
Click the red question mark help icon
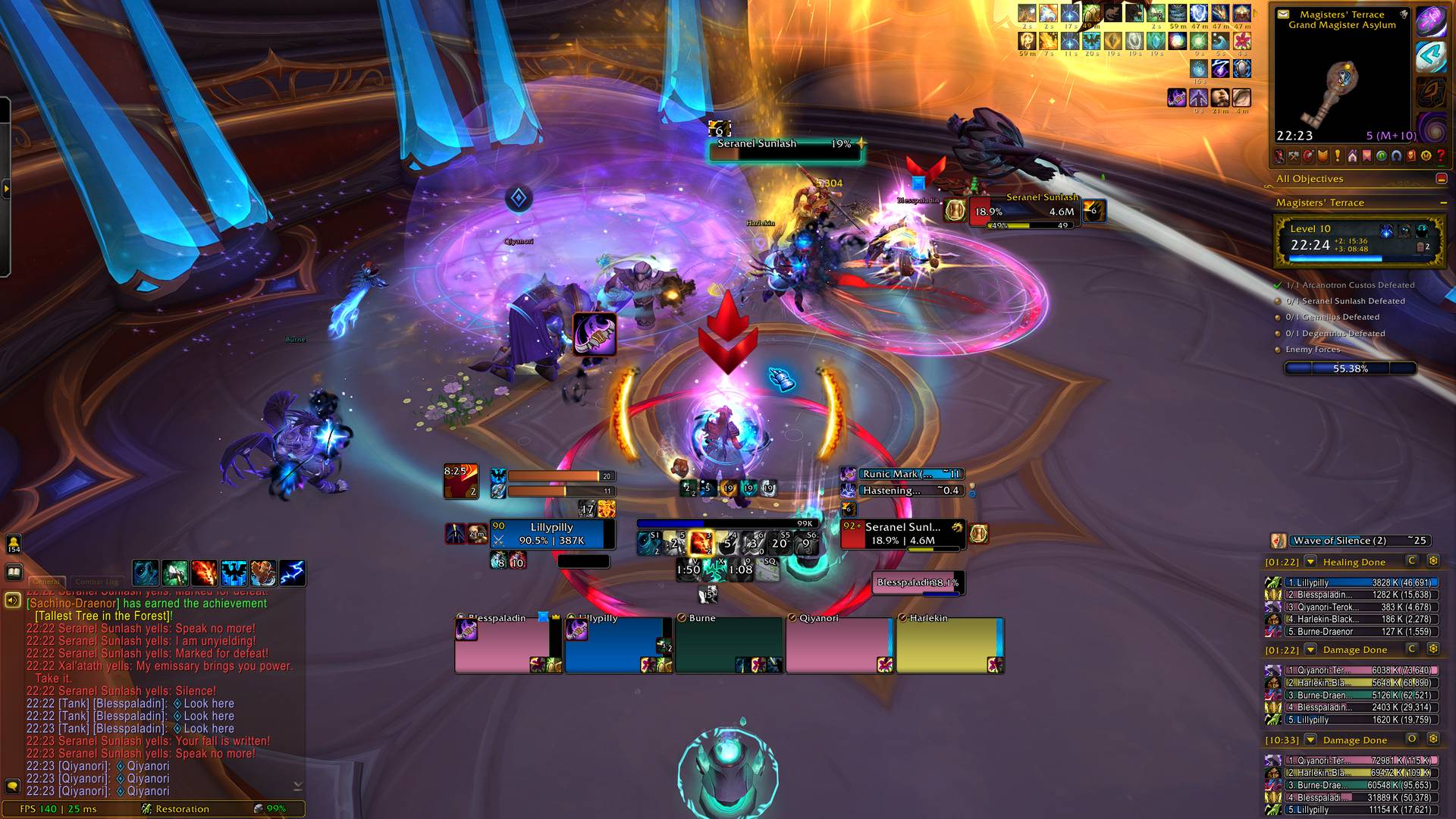click(x=1441, y=156)
